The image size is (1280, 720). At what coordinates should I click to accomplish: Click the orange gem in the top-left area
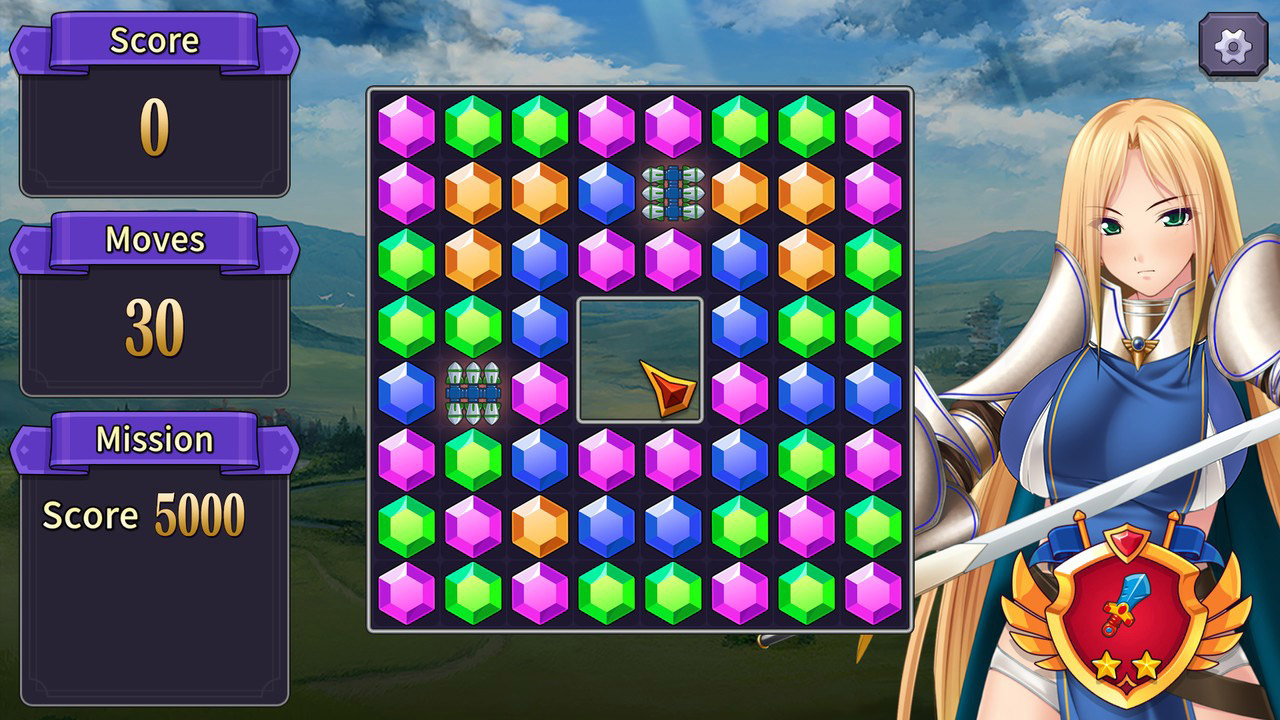(471, 191)
